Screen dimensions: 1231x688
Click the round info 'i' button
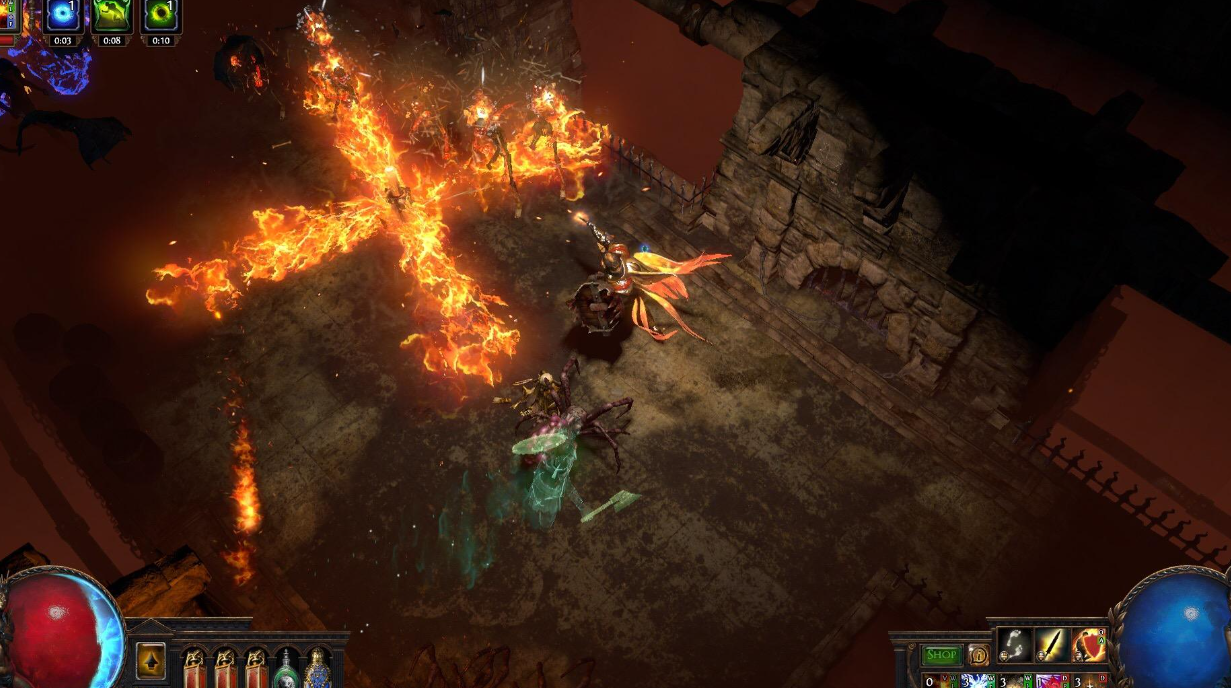(x=979, y=655)
